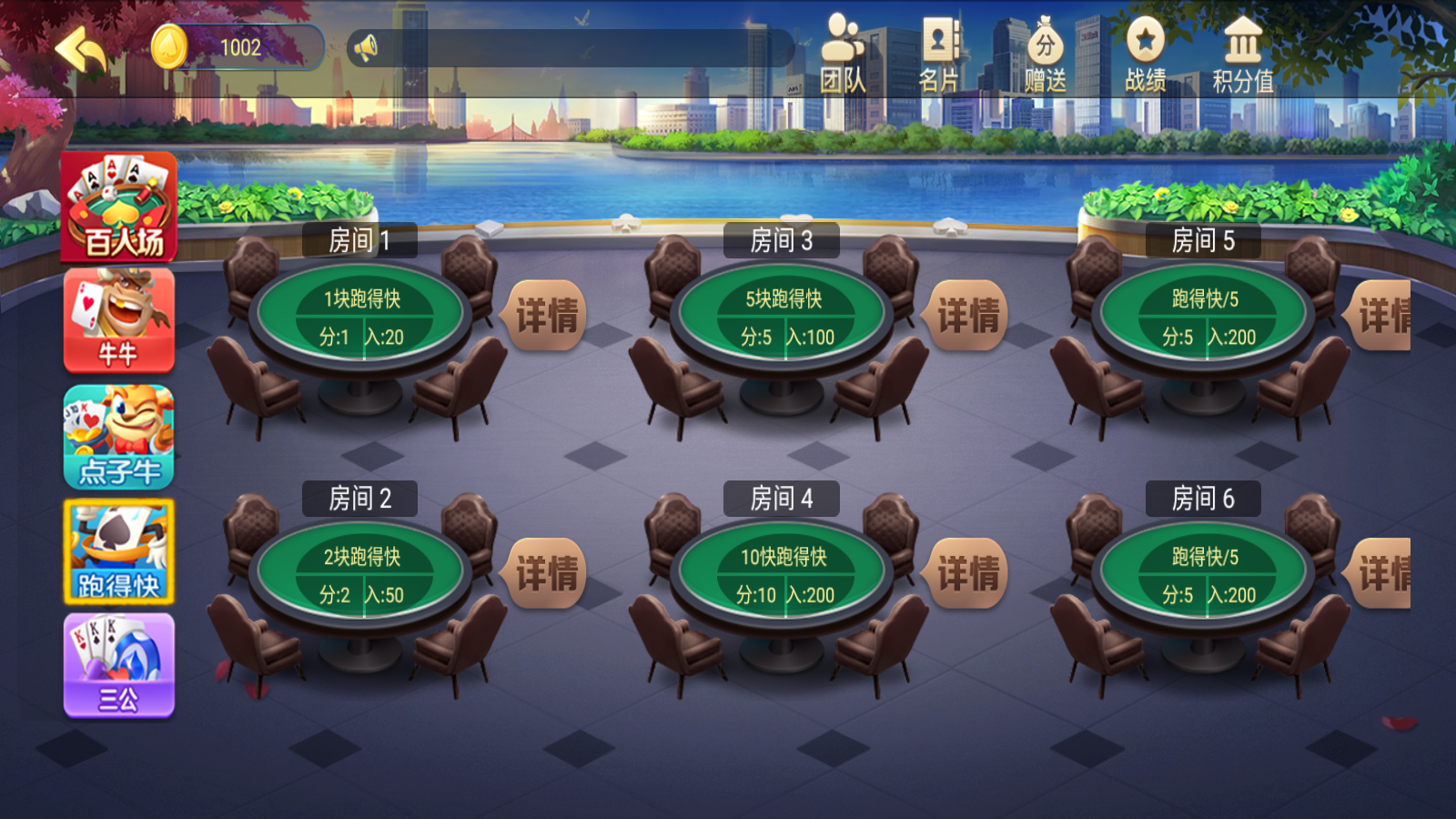The width and height of the screenshot is (1456, 819).
Task: Select the 点子牛 game icon
Action: (x=116, y=435)
